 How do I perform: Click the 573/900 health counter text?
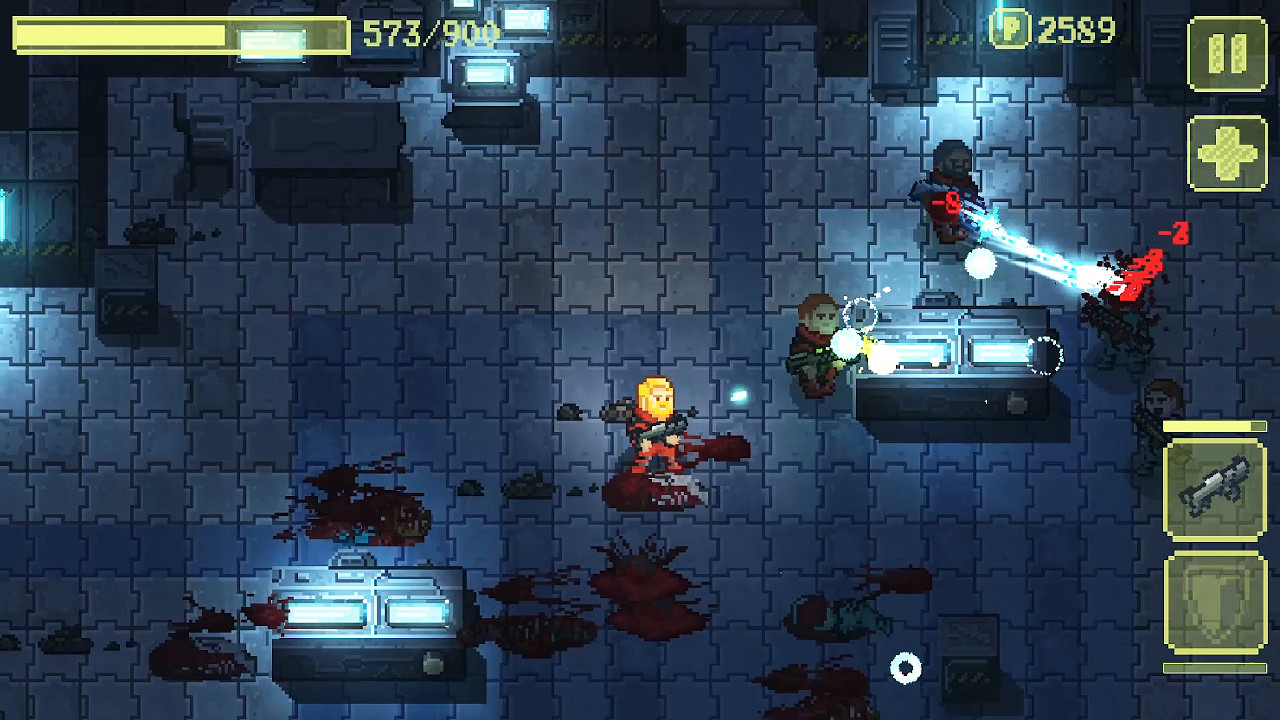[x=432, y=33]
